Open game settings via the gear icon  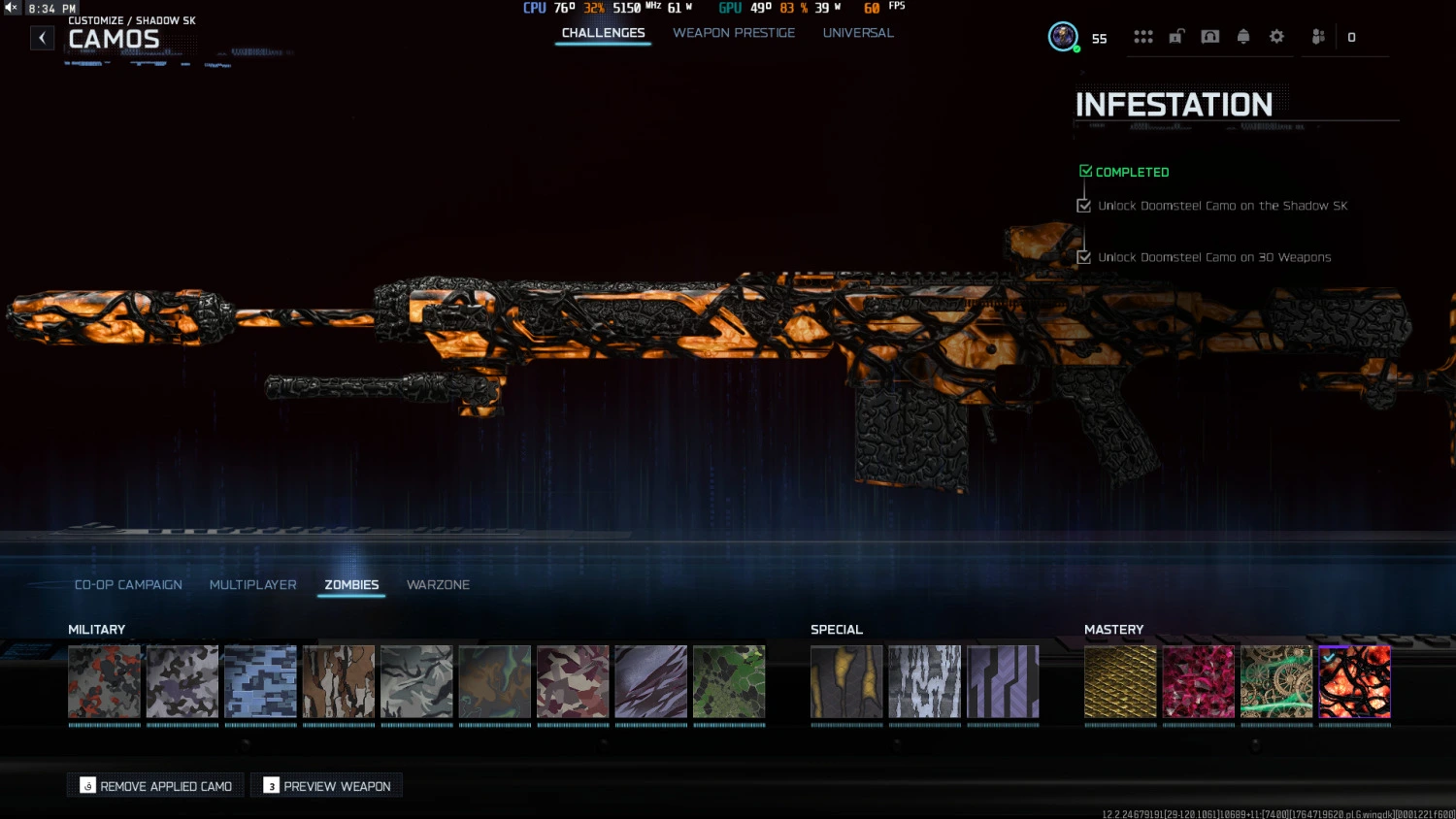pos(1276,37)
